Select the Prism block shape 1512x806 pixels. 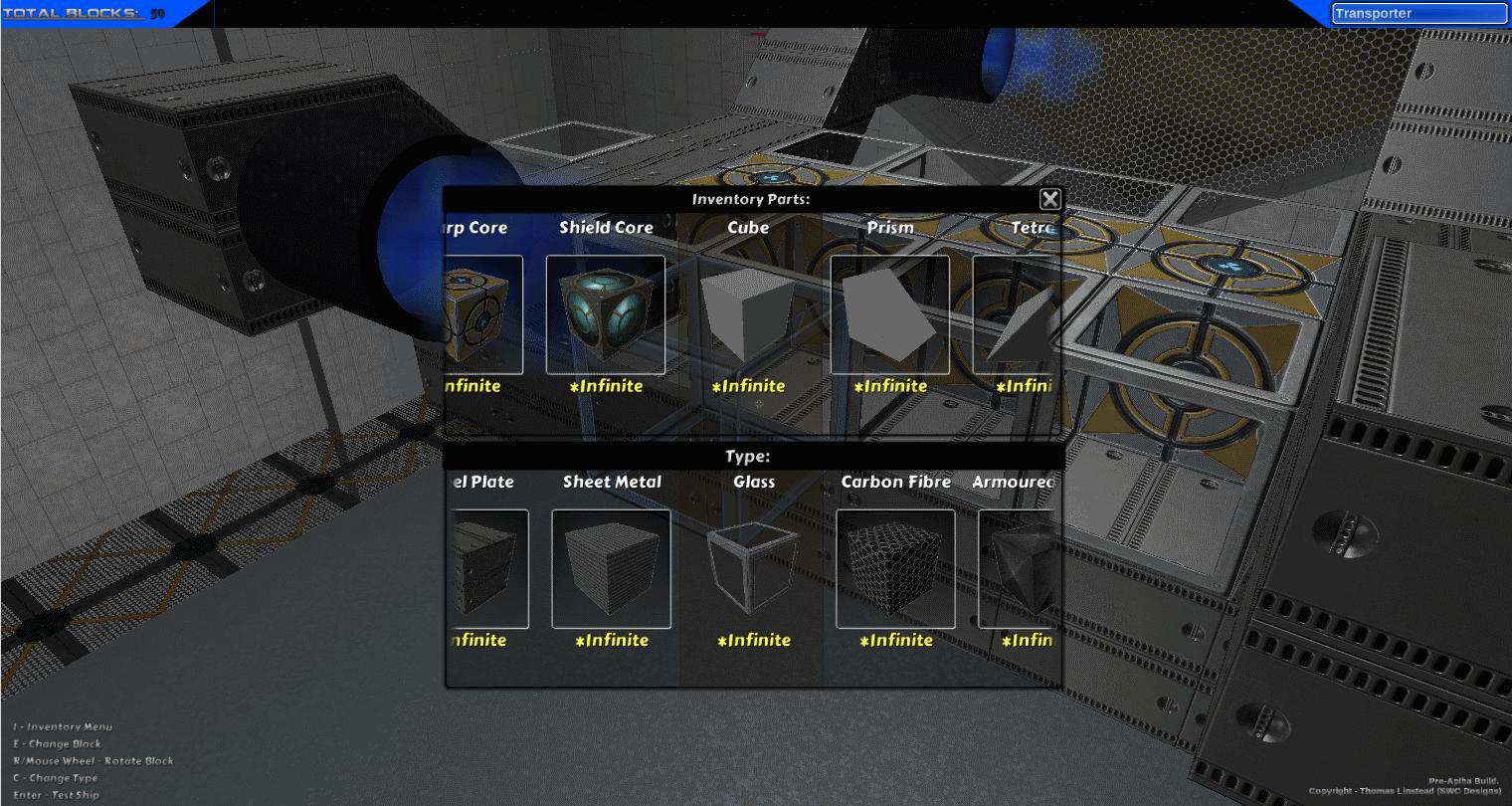[x=888, y=313]
